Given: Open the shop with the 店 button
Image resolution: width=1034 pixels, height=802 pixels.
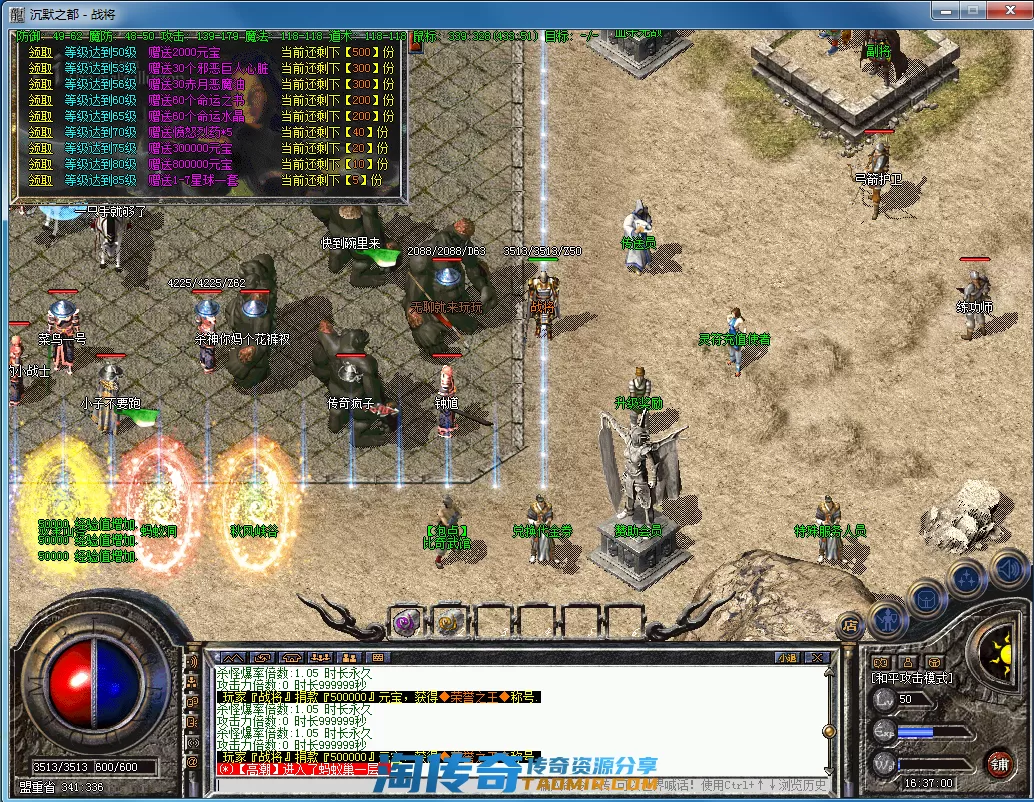Looking at the screenshot, I should (850, 624).
